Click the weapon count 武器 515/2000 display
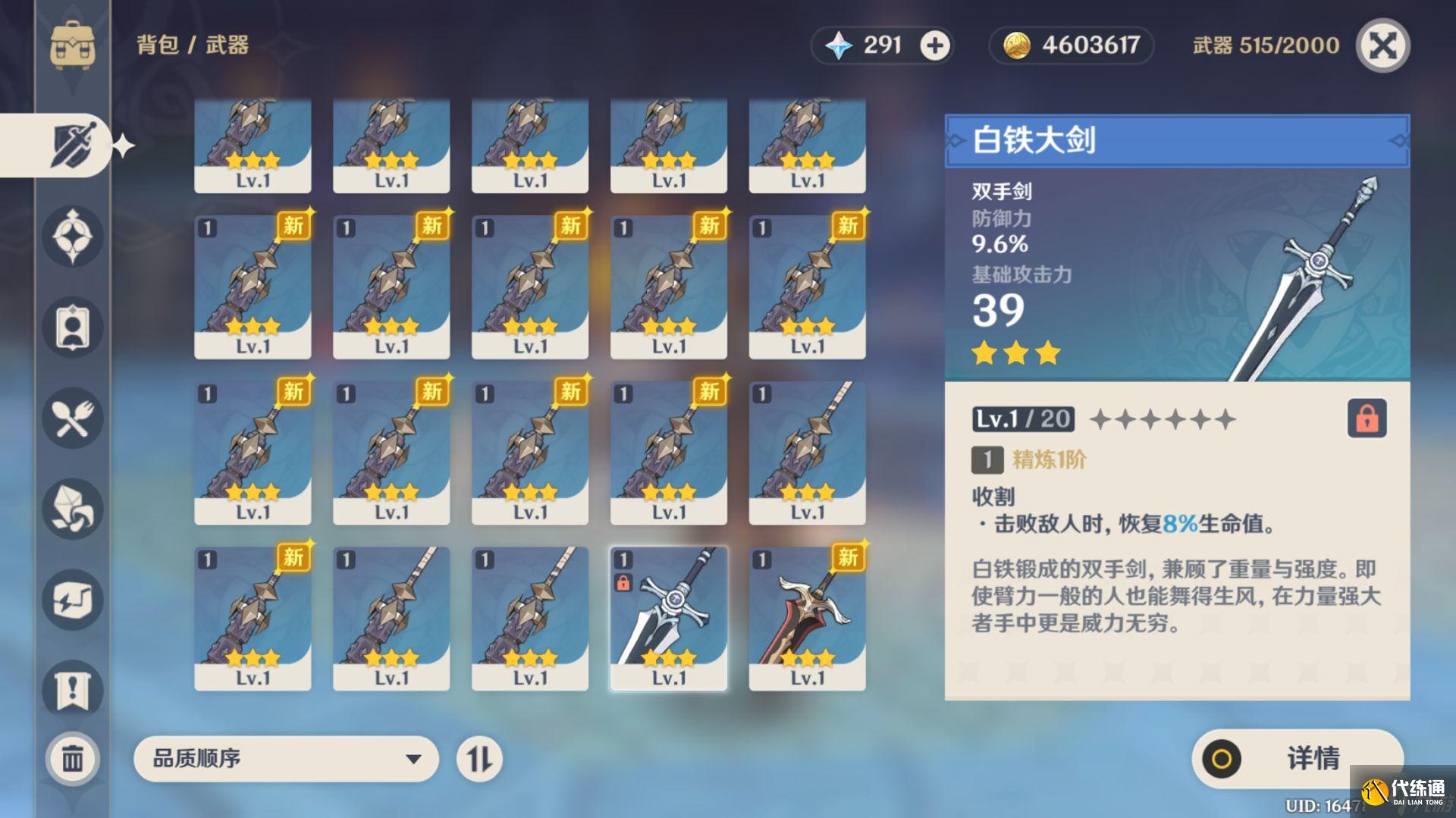 1265,45
